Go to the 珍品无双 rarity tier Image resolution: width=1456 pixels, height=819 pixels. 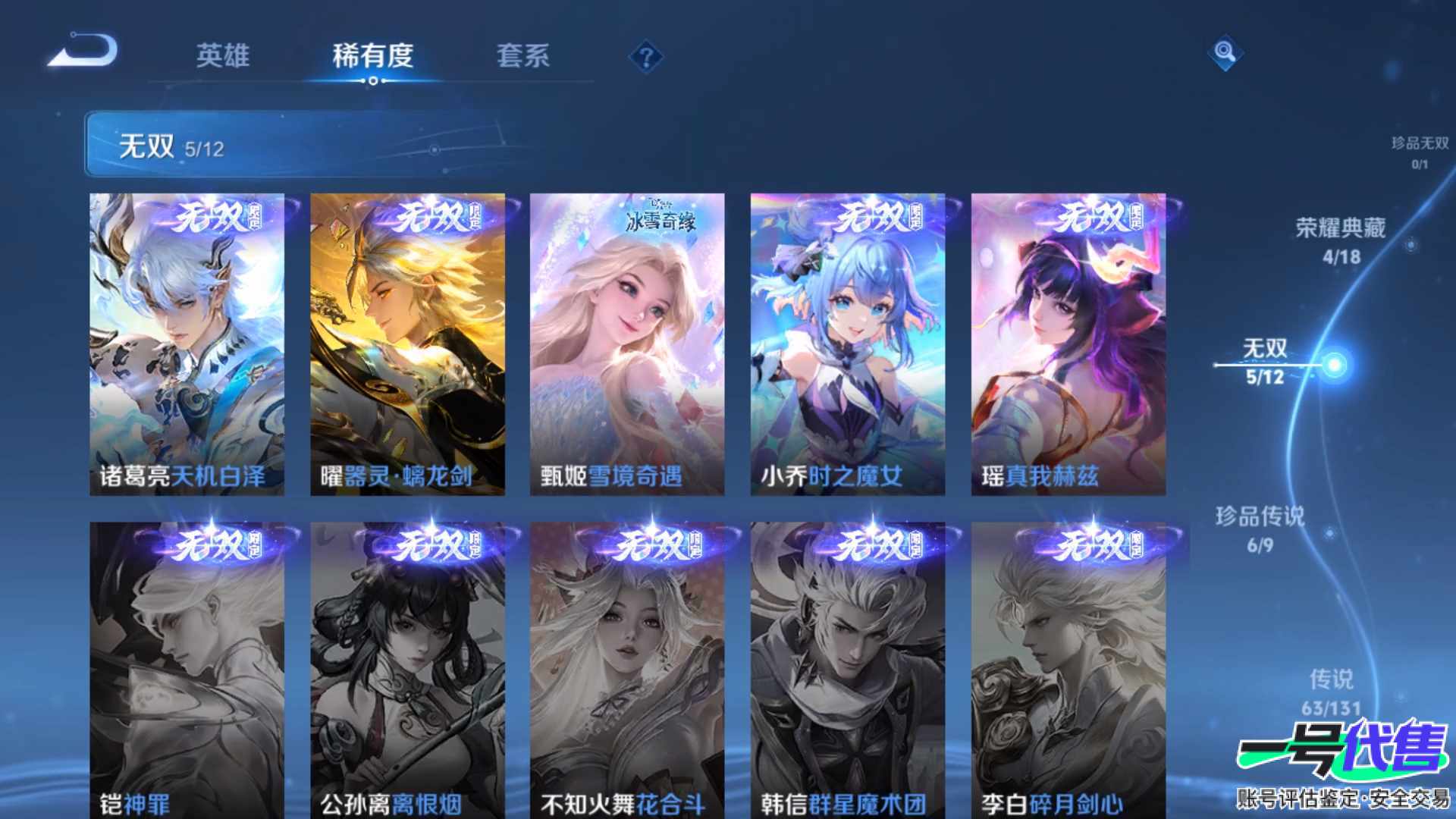(1419, 152)
